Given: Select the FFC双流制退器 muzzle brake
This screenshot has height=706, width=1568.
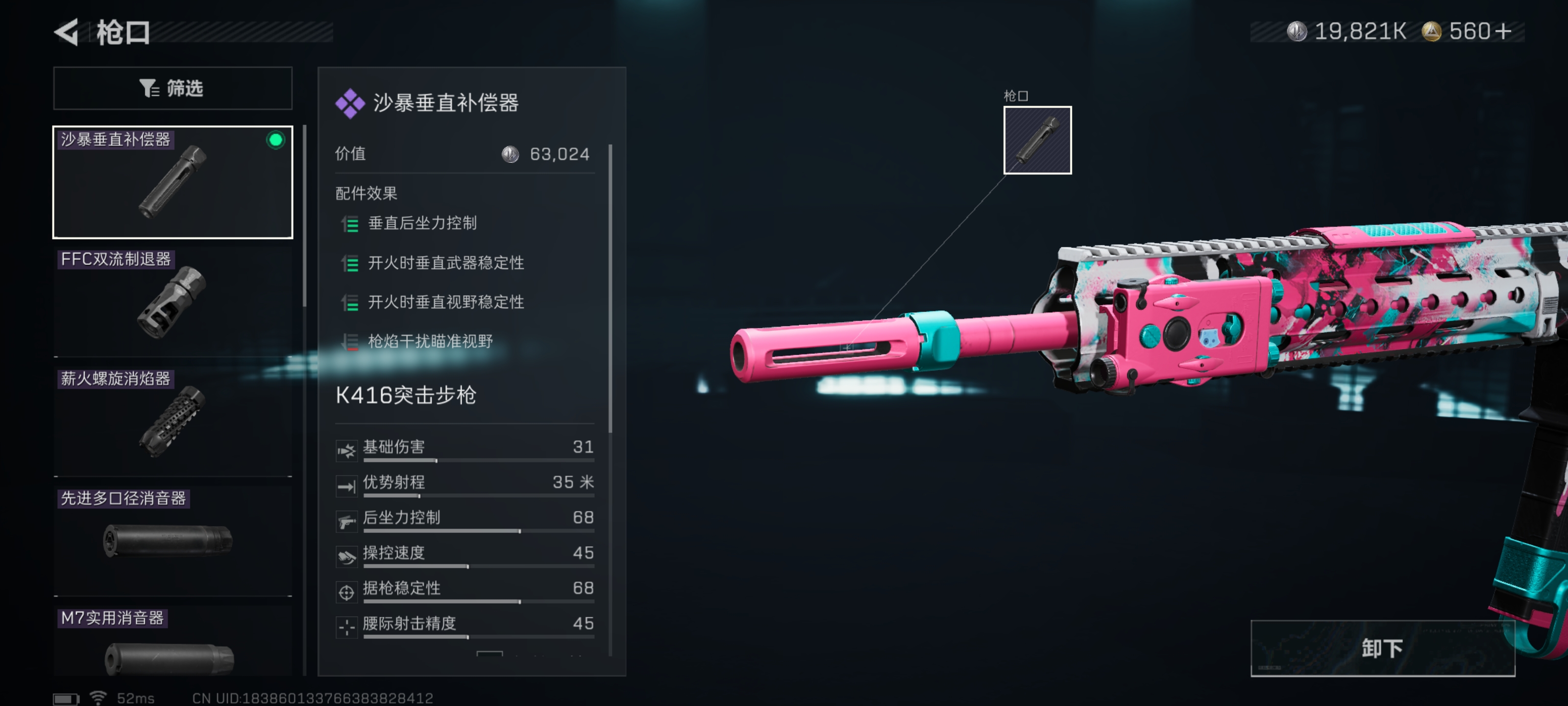Looking at the screenshot, I should tap(172, 303).
